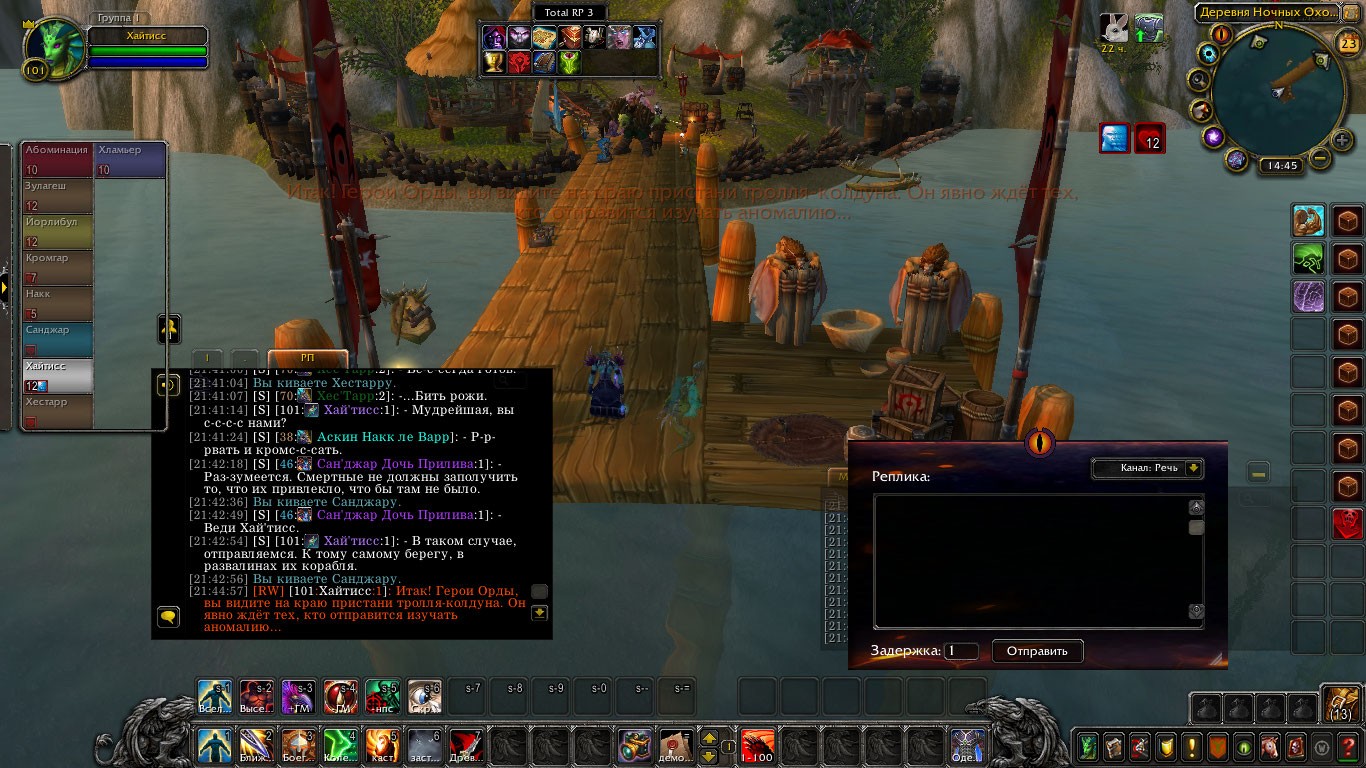This screenshot has width=1366, height=768.
Task: Open the Канал: Речь channel dropdown
Action: point(1146,468)
